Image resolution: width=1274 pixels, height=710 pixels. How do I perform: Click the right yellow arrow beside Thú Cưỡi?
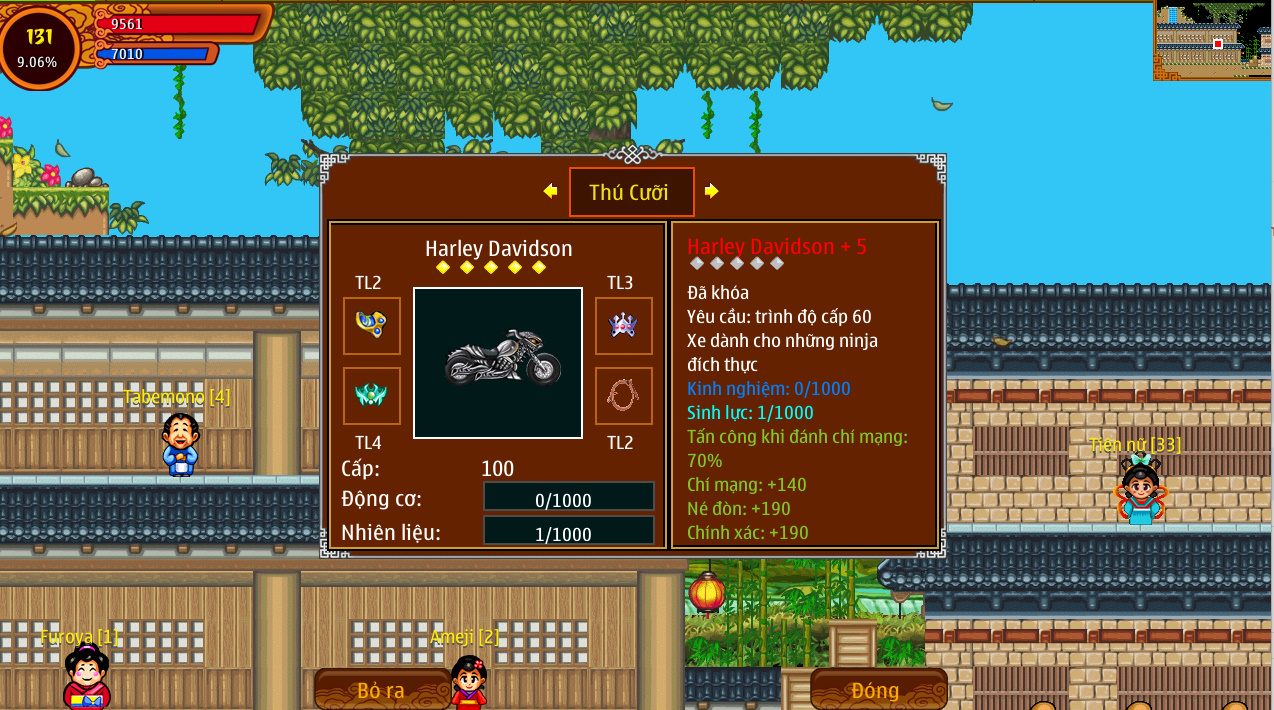711,191
